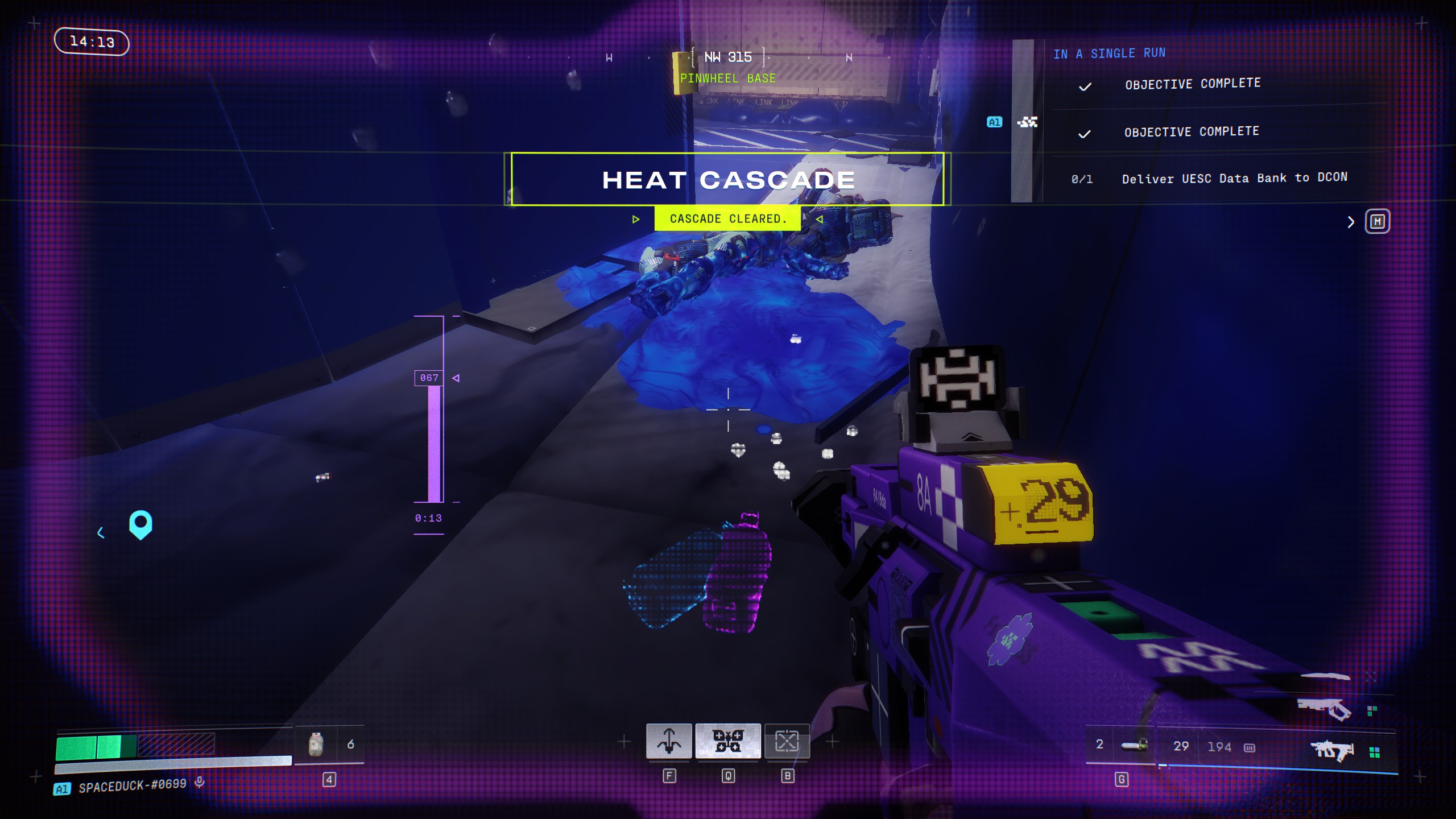Click the left chevron beside the map pin
Image resolution: width=1456 pixels, height=819 pixels.
(x=101, y=532)
